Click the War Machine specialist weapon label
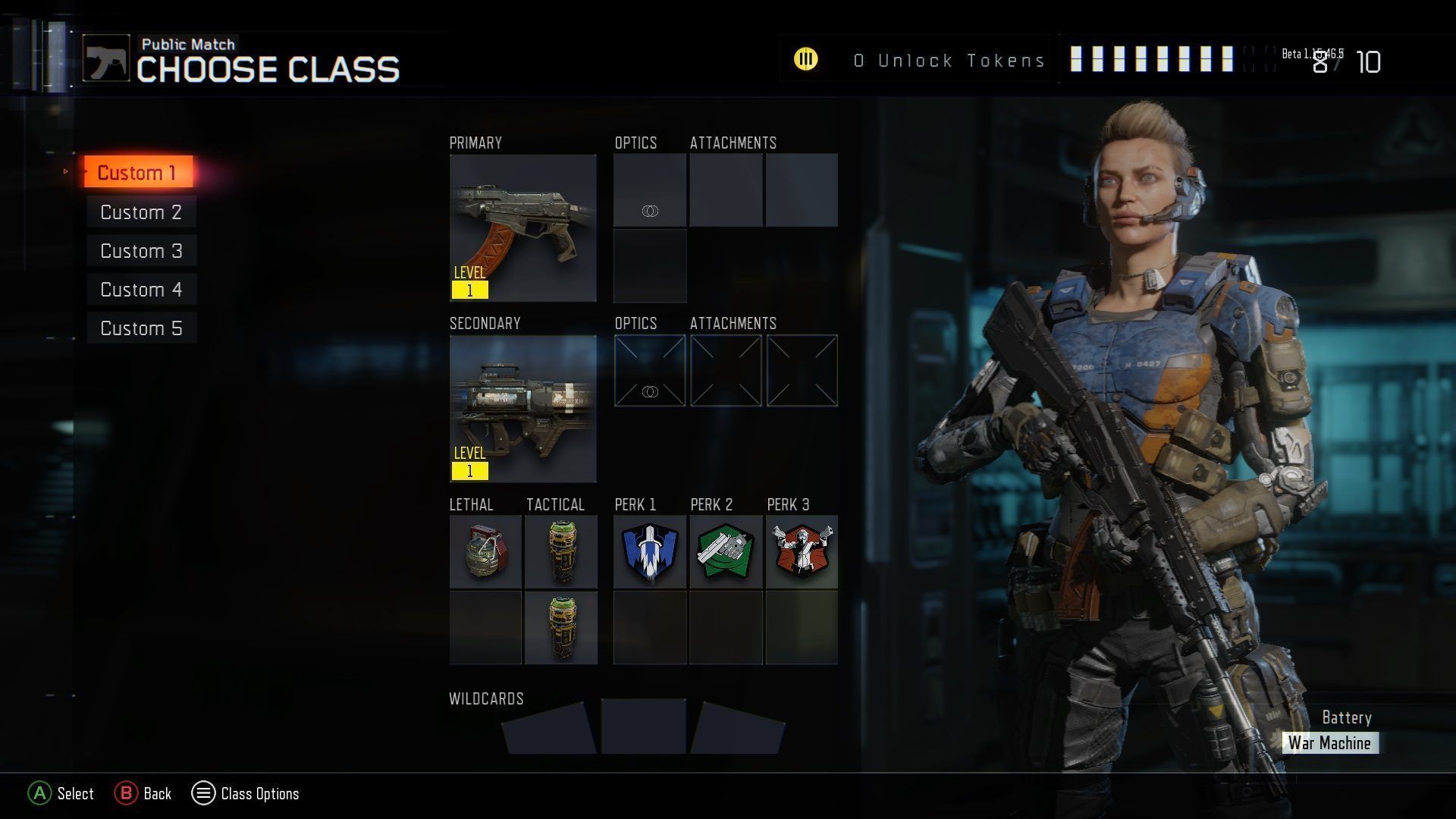Screen dimensions: 1456x819 pos(1329,743)
